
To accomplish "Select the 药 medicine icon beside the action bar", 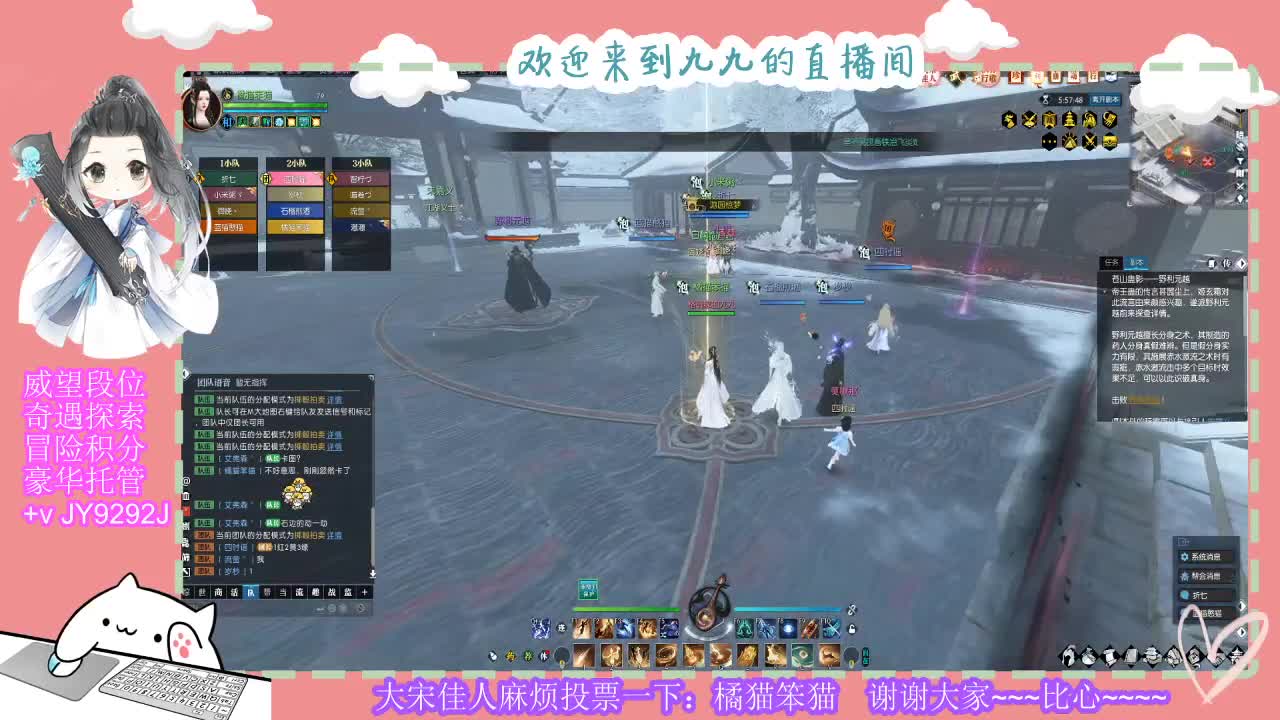I will pyautogui.click(x=513, y=656).
